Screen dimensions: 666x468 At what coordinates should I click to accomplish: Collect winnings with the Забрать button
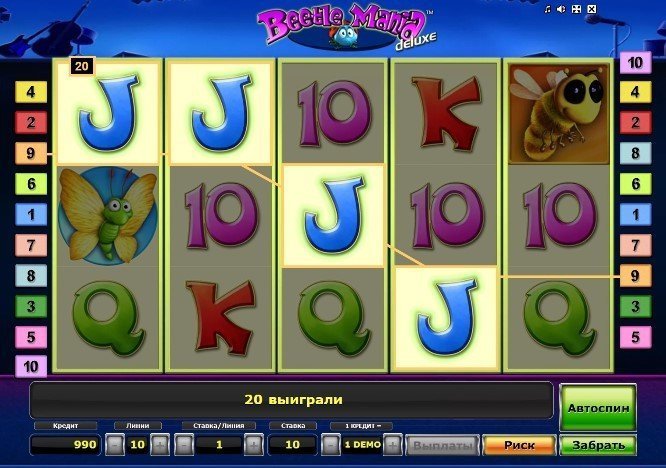coord(597,445)
